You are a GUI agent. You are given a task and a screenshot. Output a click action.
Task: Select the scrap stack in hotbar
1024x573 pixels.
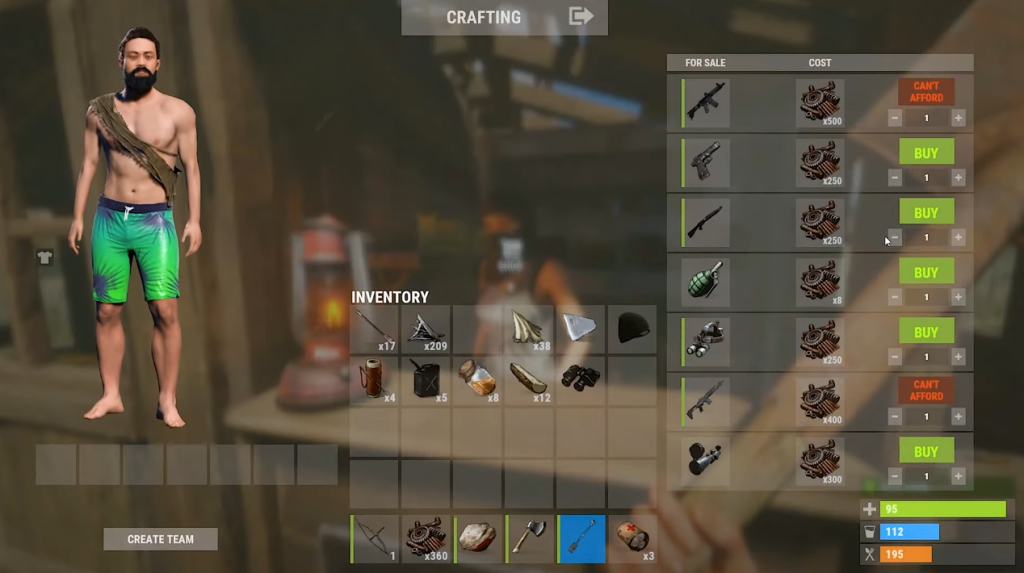point(427,538)
